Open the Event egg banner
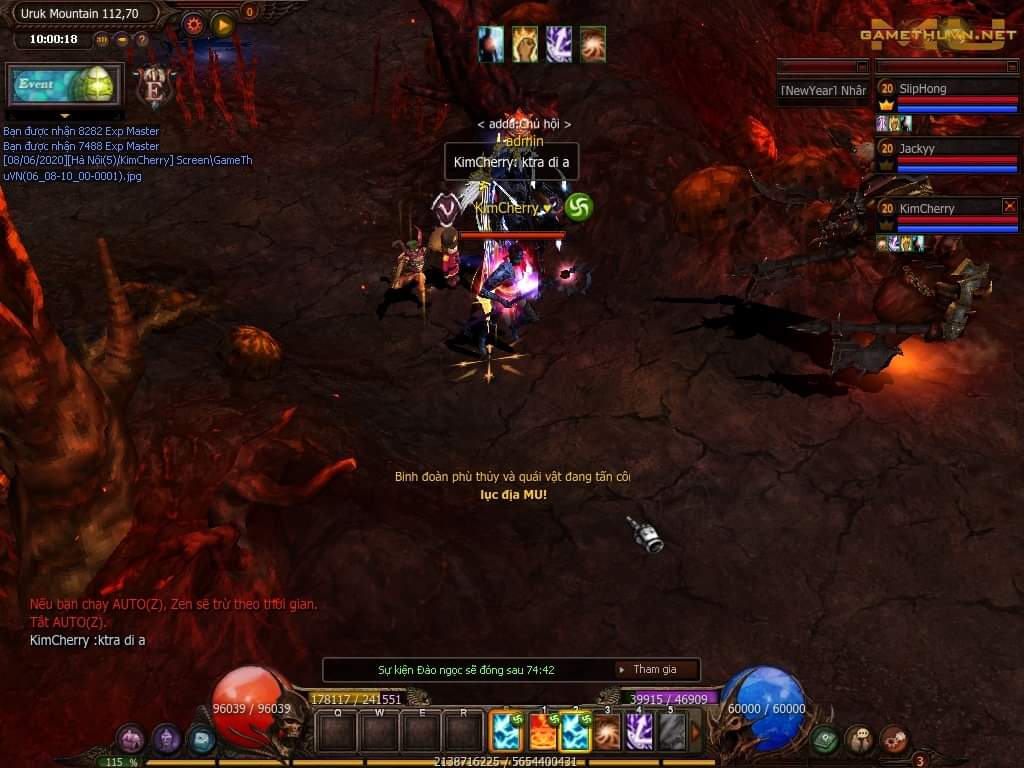 pos(65,85)
